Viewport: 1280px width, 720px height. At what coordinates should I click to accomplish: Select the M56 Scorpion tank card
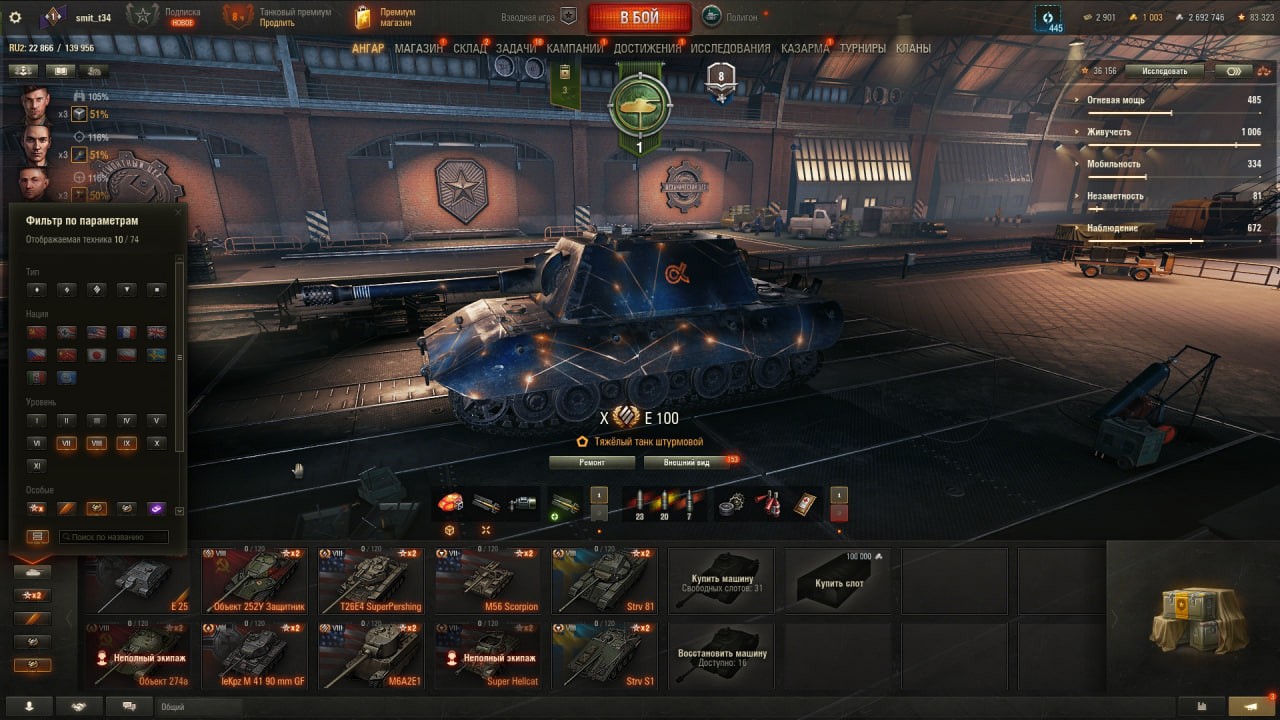486,581
